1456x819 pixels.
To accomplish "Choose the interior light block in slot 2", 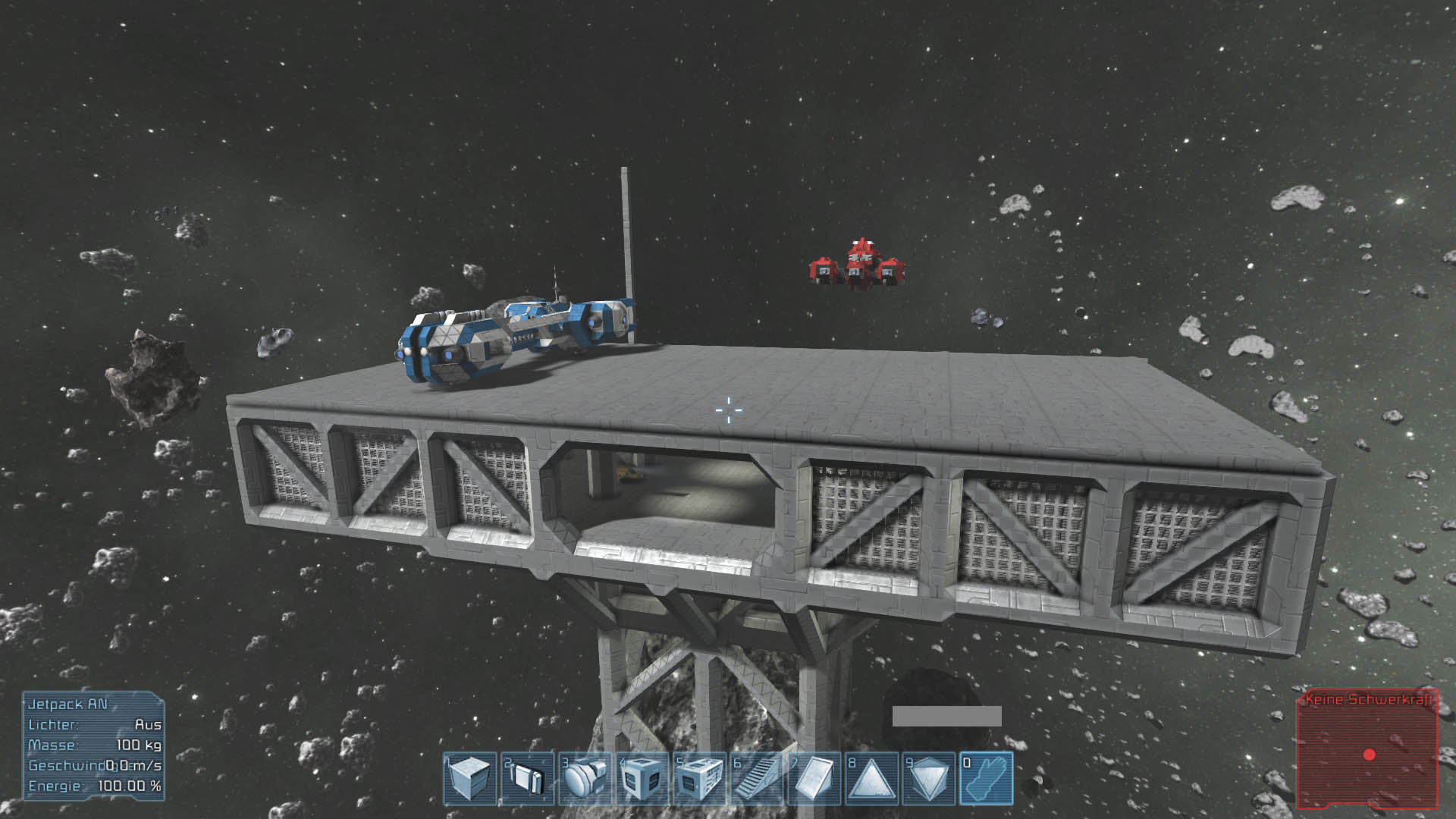I will (x=528, y=778).
